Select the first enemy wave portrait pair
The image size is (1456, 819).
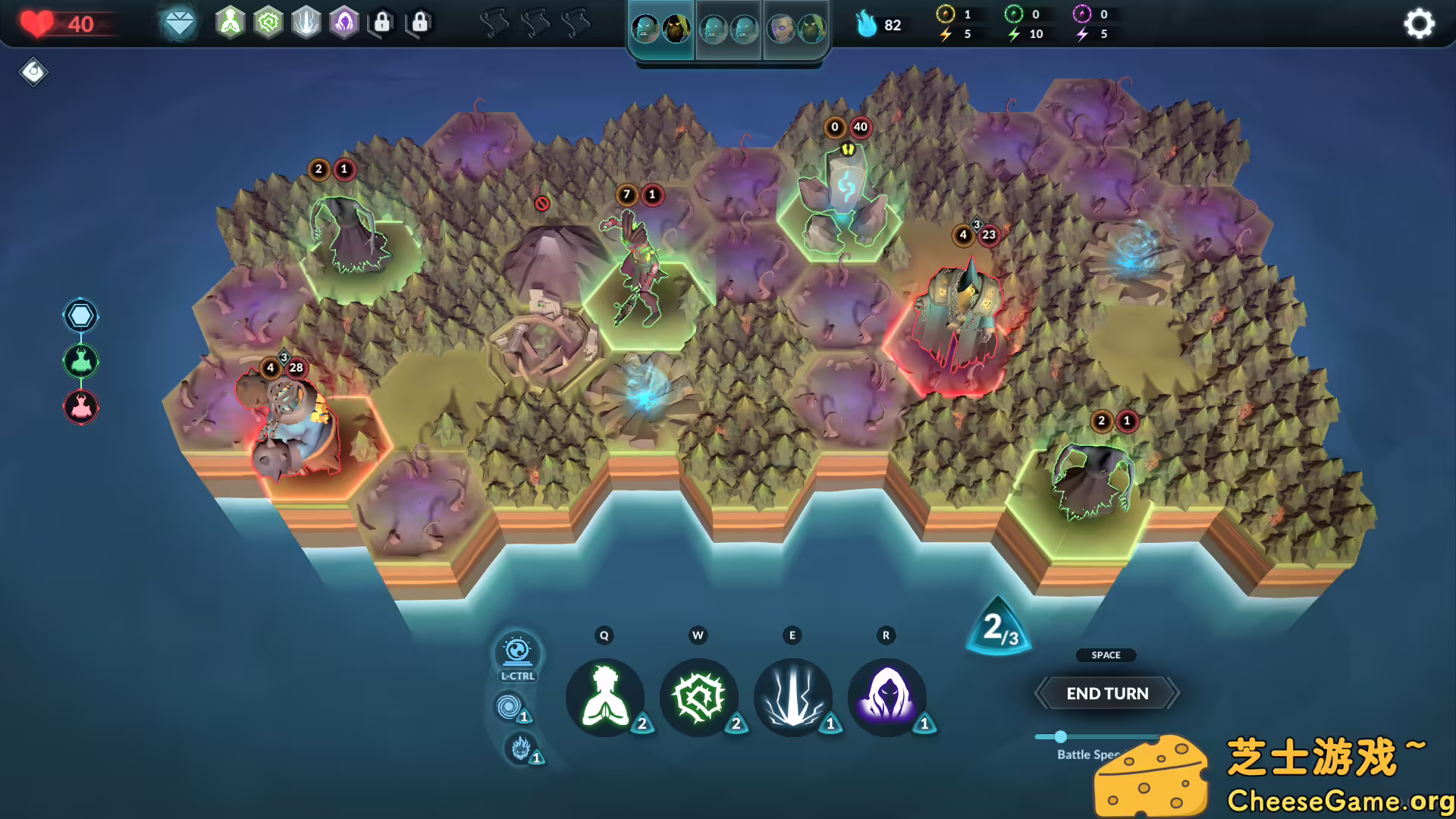point(661,30)
